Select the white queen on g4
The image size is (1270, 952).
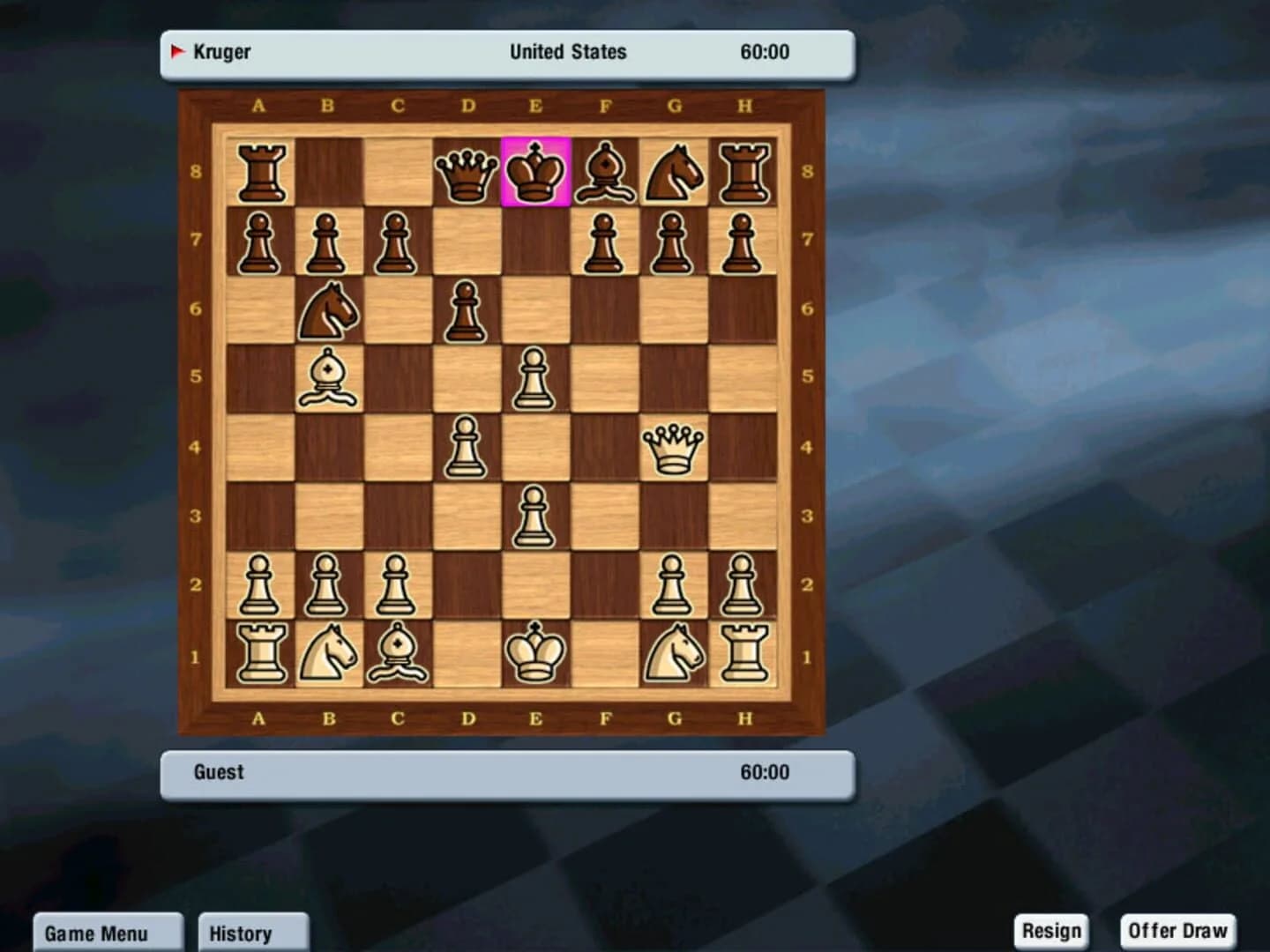pos(674,448)
